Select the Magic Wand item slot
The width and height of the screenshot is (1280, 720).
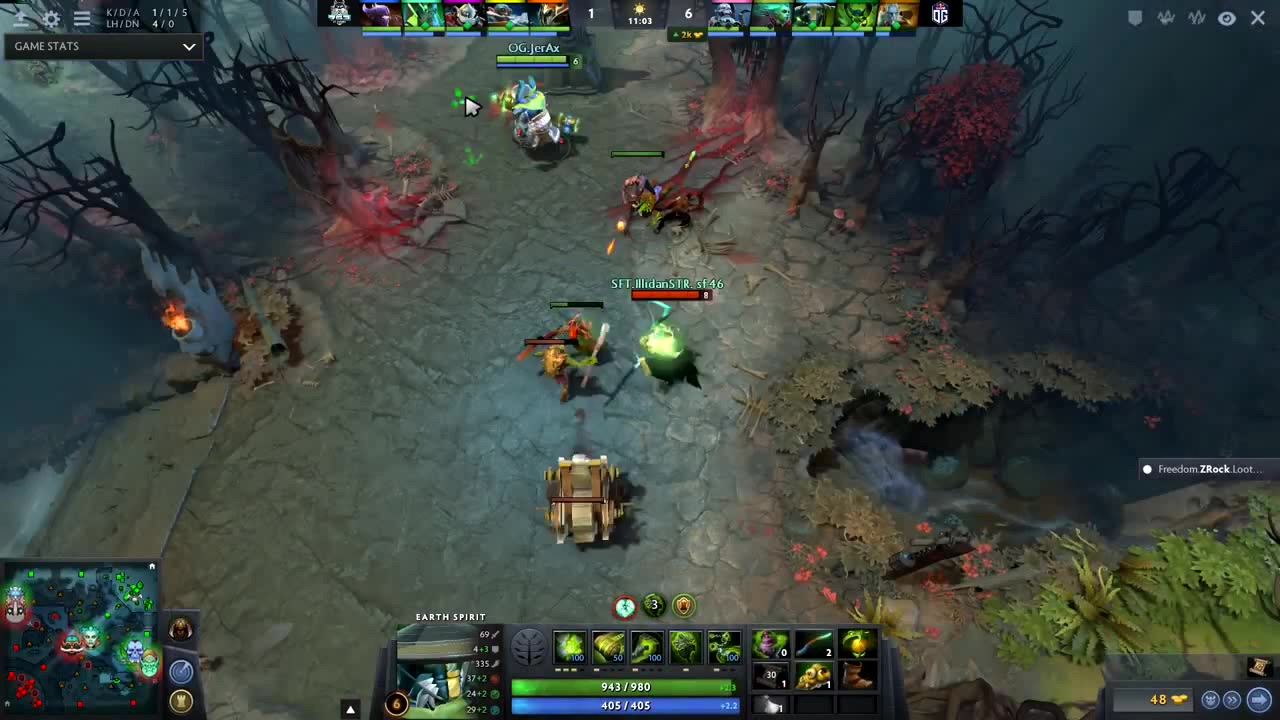click(x=814, y=645)
